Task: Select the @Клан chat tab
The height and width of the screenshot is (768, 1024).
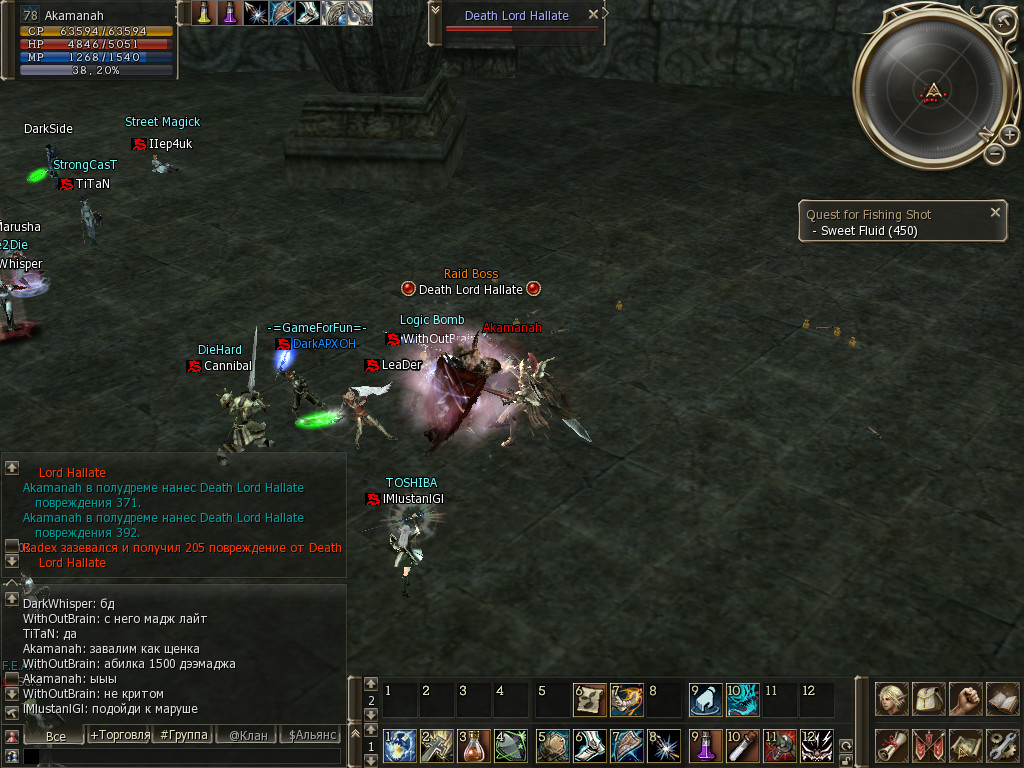Action: click(247, 735)
